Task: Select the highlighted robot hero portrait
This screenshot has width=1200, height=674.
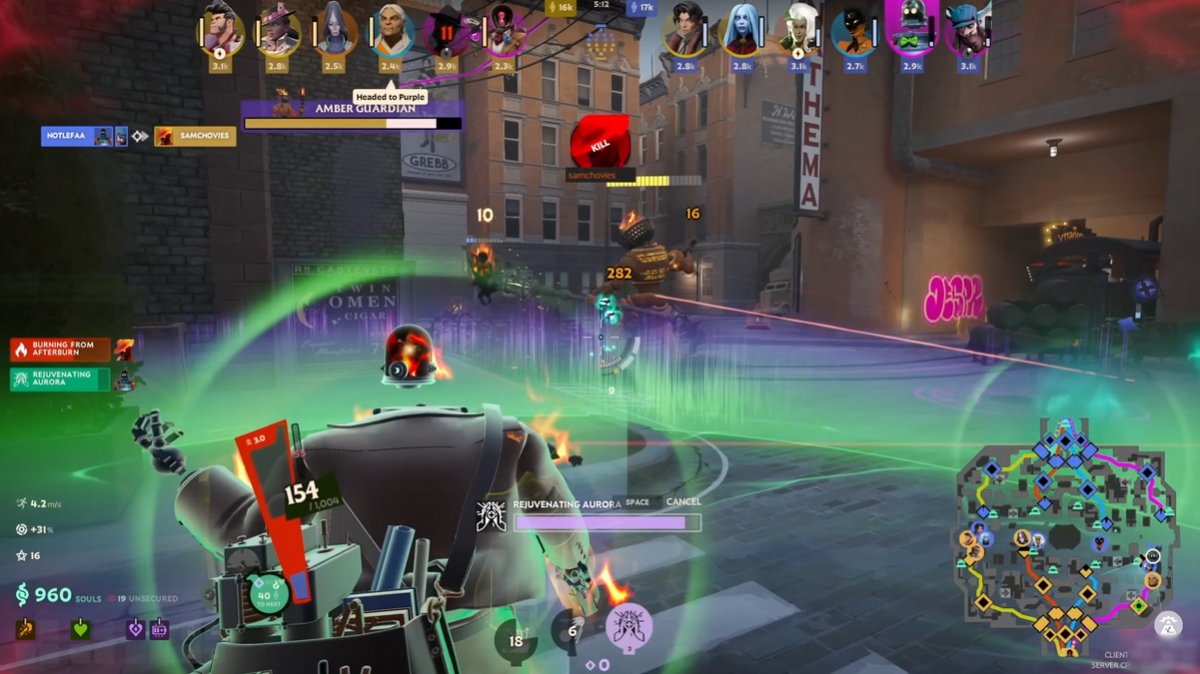Action: (x=911, y=30)
